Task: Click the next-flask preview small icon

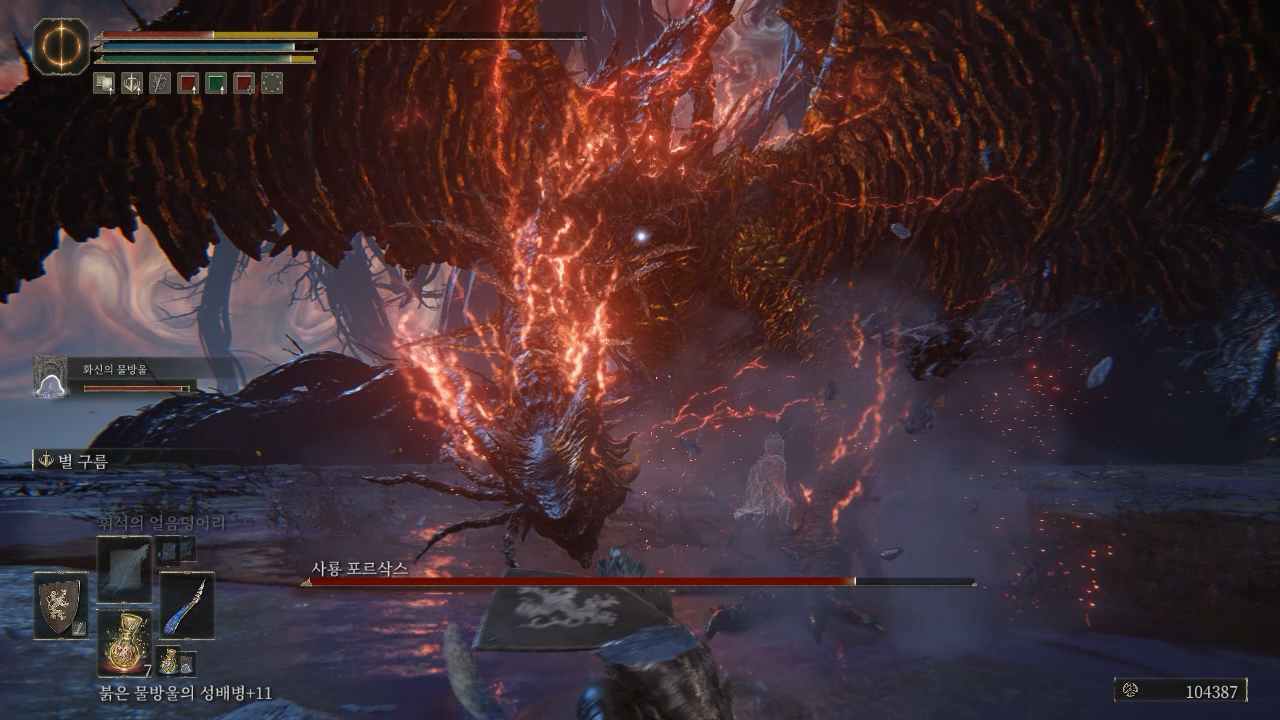Action: tap(174, 661)
